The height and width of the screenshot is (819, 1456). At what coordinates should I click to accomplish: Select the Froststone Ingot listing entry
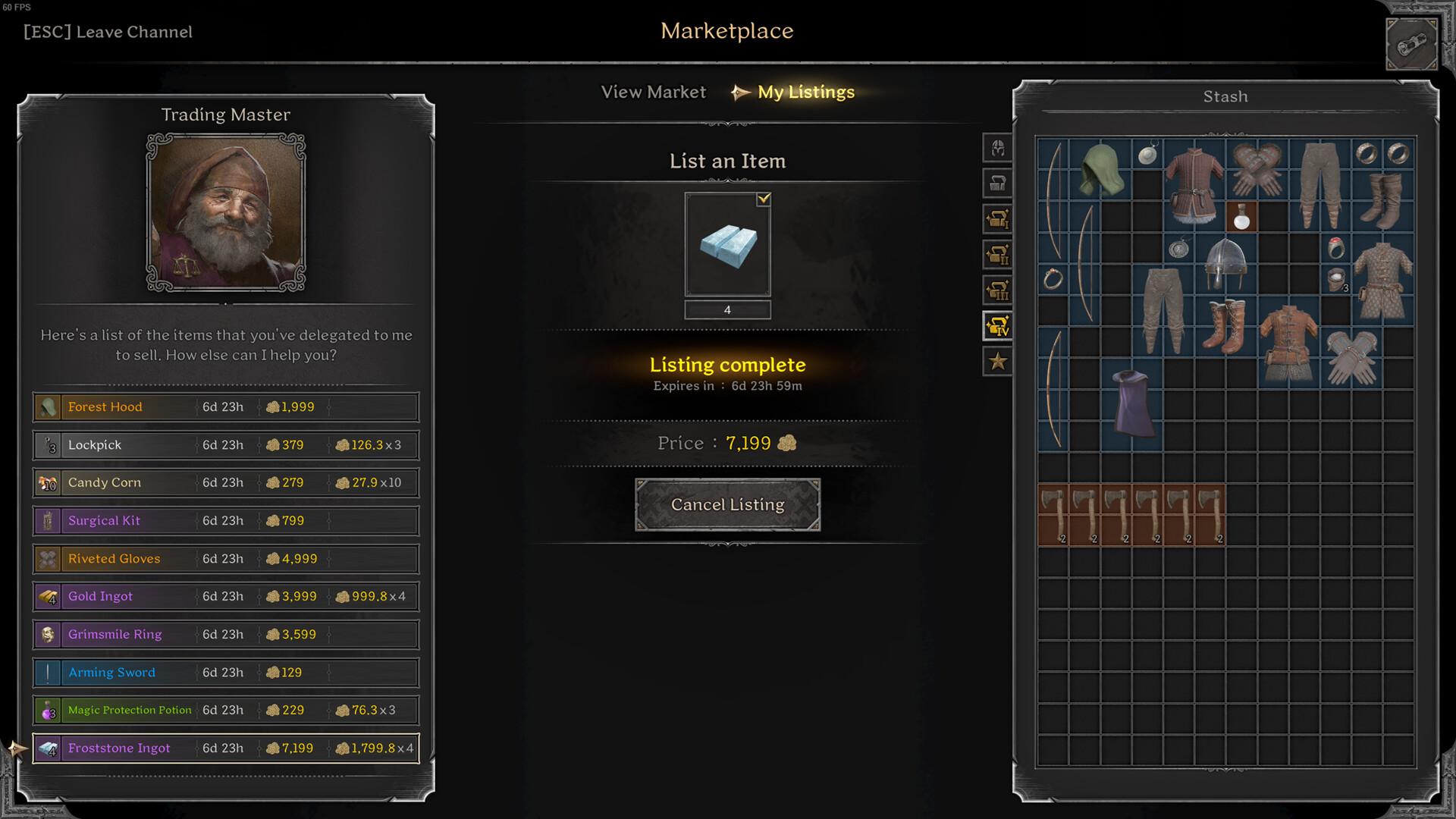[224, 748]
